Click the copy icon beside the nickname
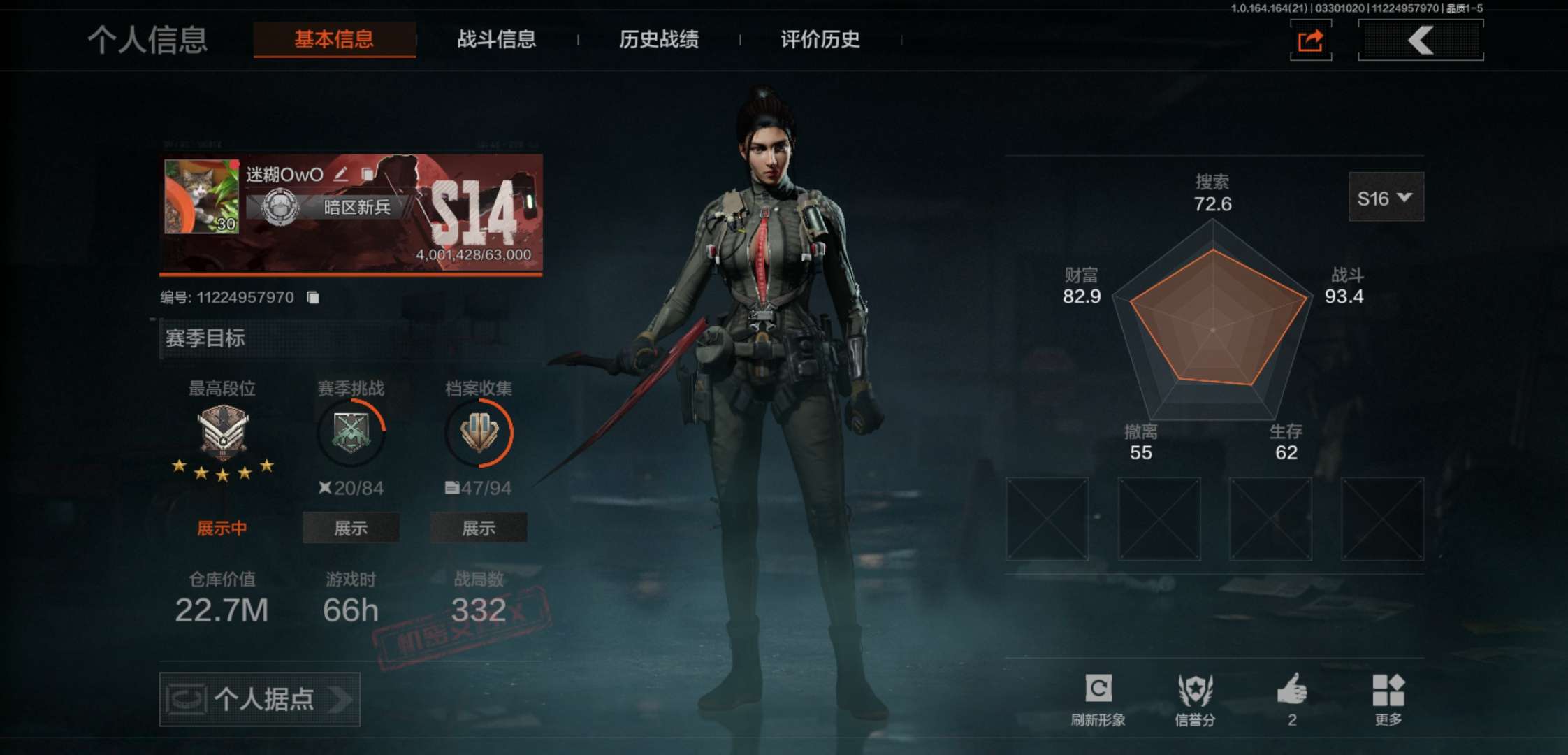 pos(368,175)
